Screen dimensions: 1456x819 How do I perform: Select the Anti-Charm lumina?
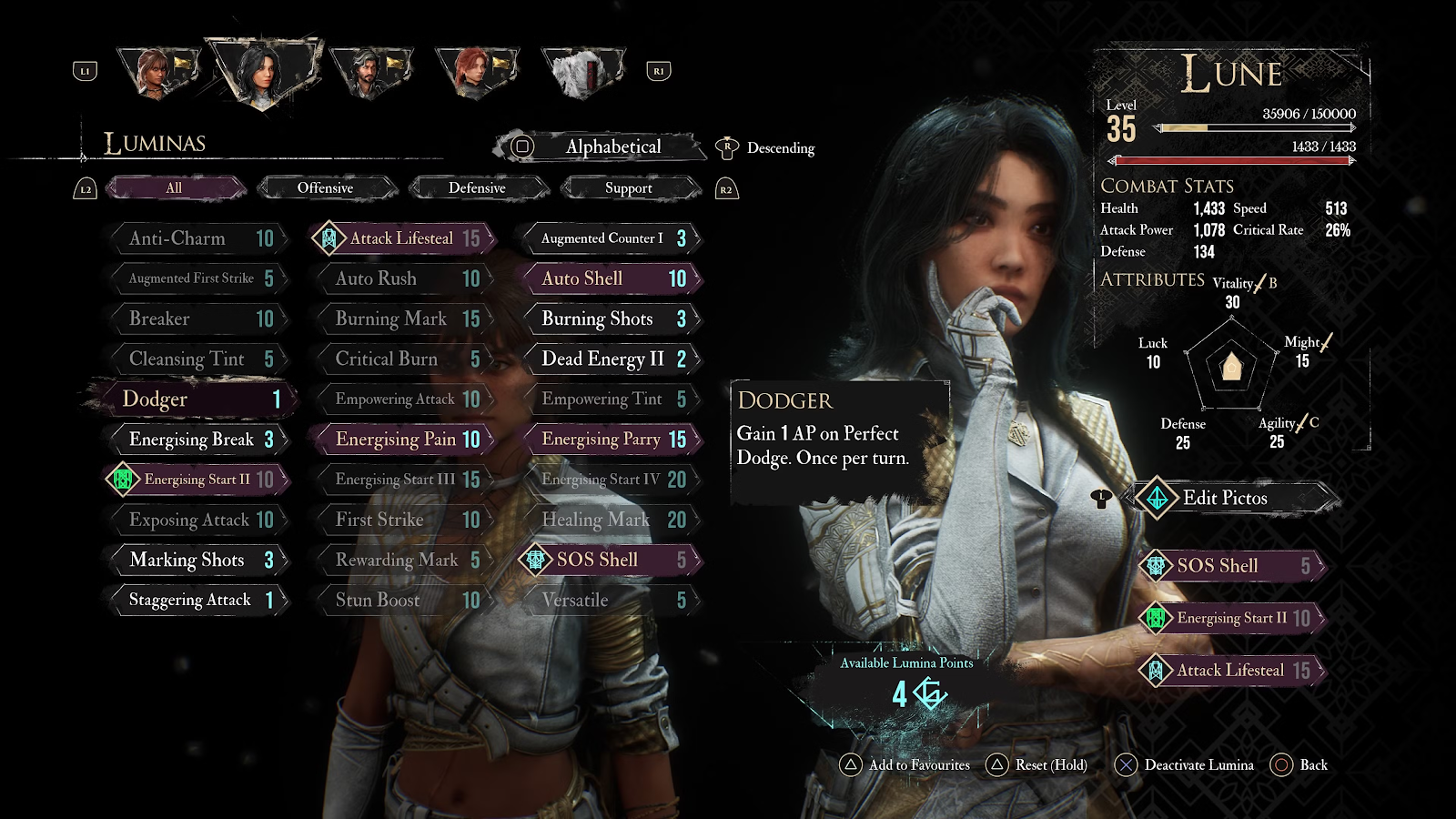pyautogui.click(x=197, y=238)
